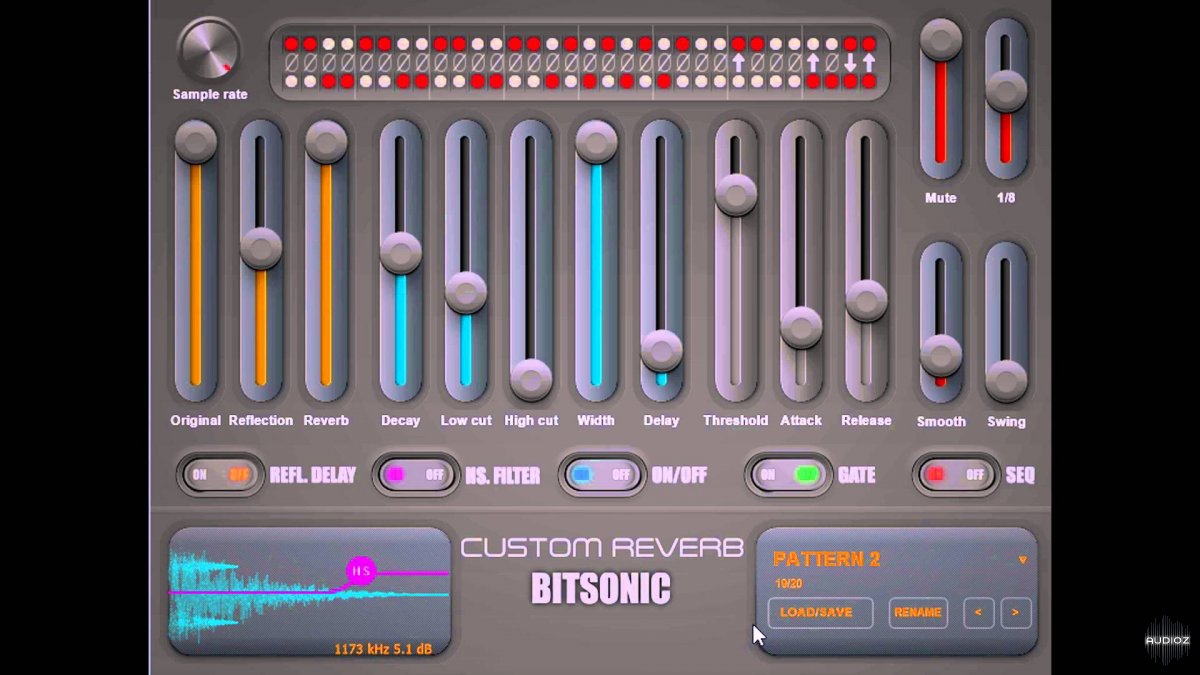Image resolution: width=1200 pixels, height=675 pixels.
Task: Click the RENAME preset button
Action: 918,612
